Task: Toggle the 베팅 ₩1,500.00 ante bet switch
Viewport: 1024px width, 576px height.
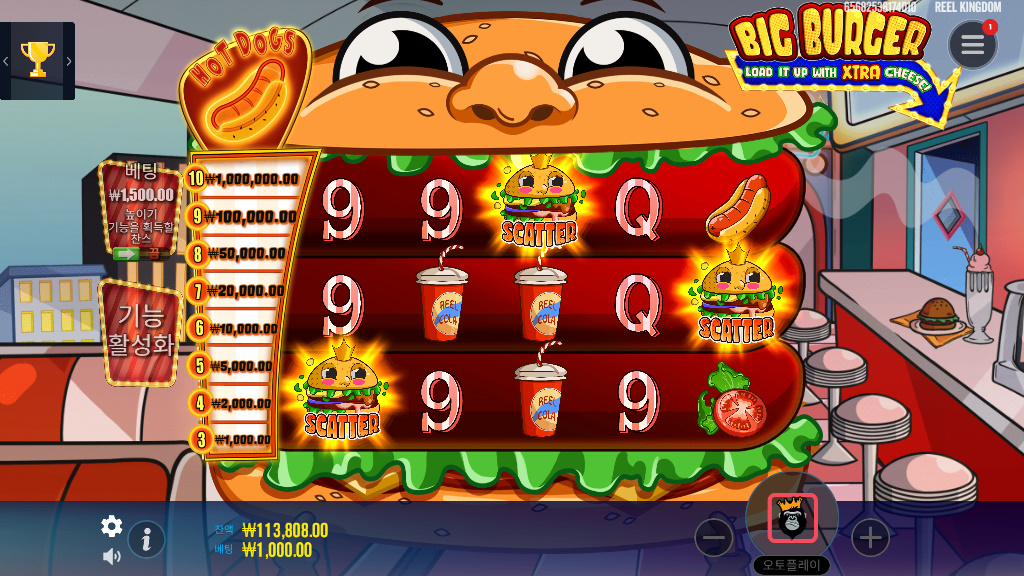Action: (x=137, y=254)
